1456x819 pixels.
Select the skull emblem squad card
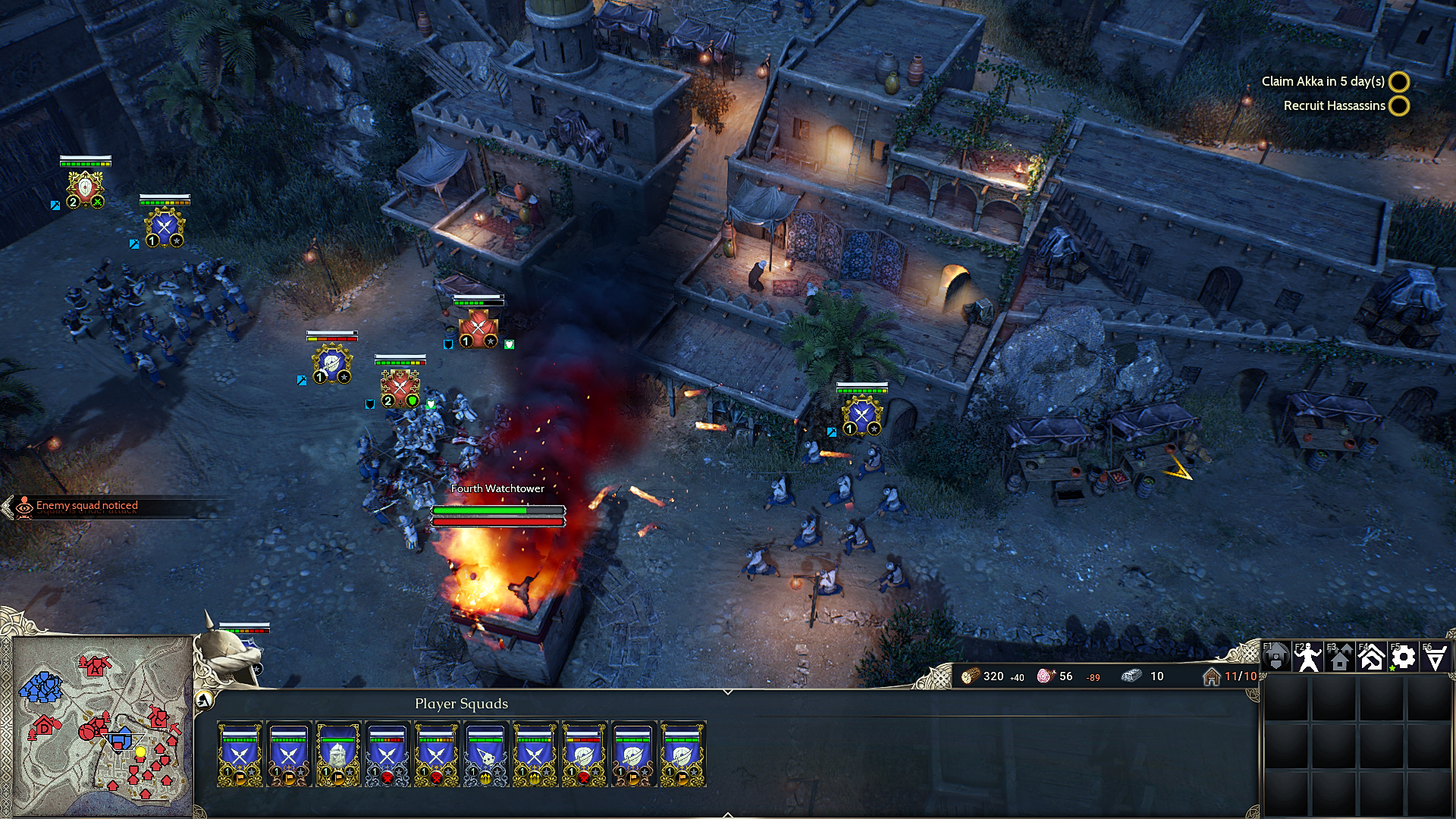pos(485,753)
